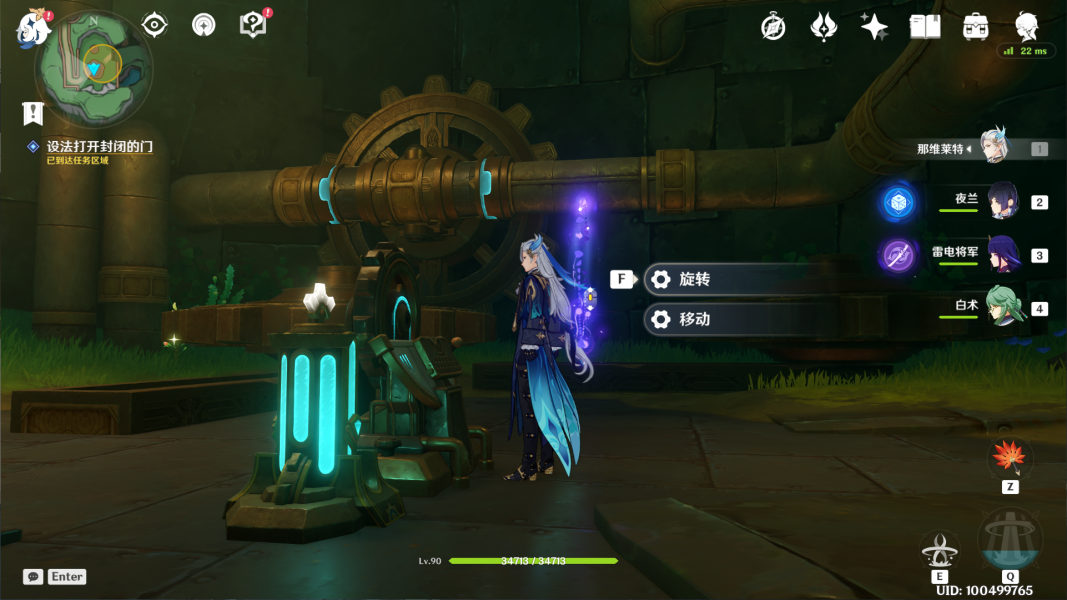The image size is (1067, 600).
Task: Use the red maple leaf gadget
Action: click(x=1010, y=458)
